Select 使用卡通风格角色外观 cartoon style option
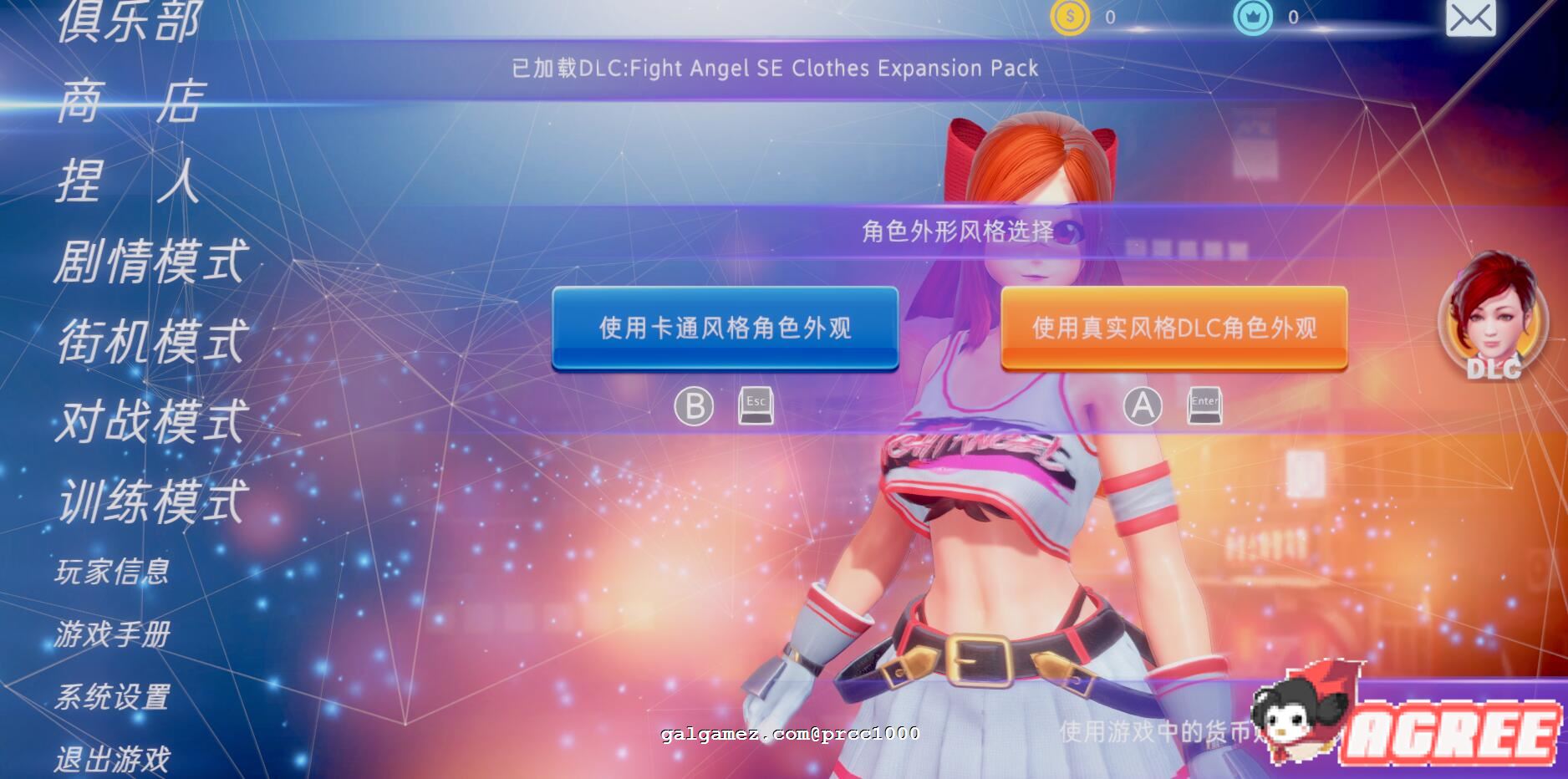This screenshot has height=779, width=1568. 725,329
